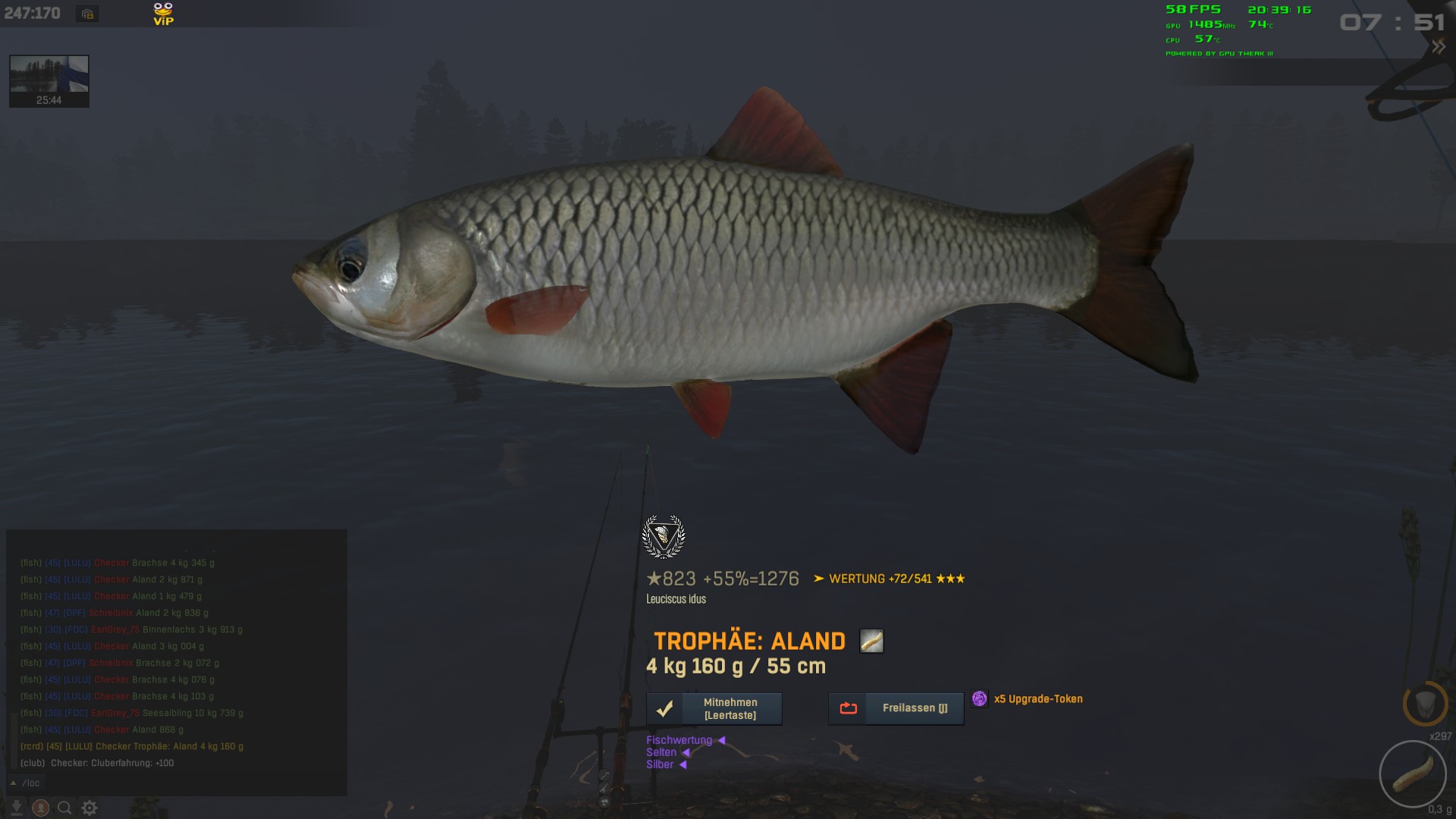Click the orange player avatar icon

41,808
